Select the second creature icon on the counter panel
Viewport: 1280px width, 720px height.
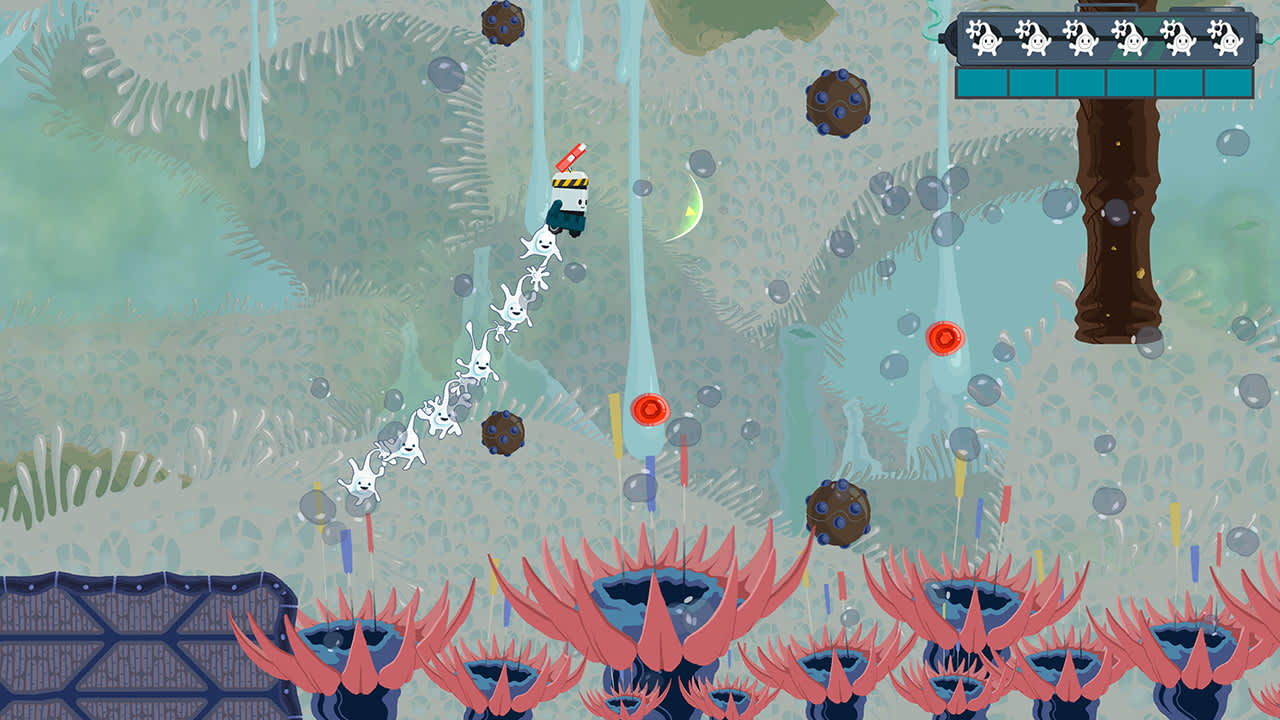[x=1034, y=38]
